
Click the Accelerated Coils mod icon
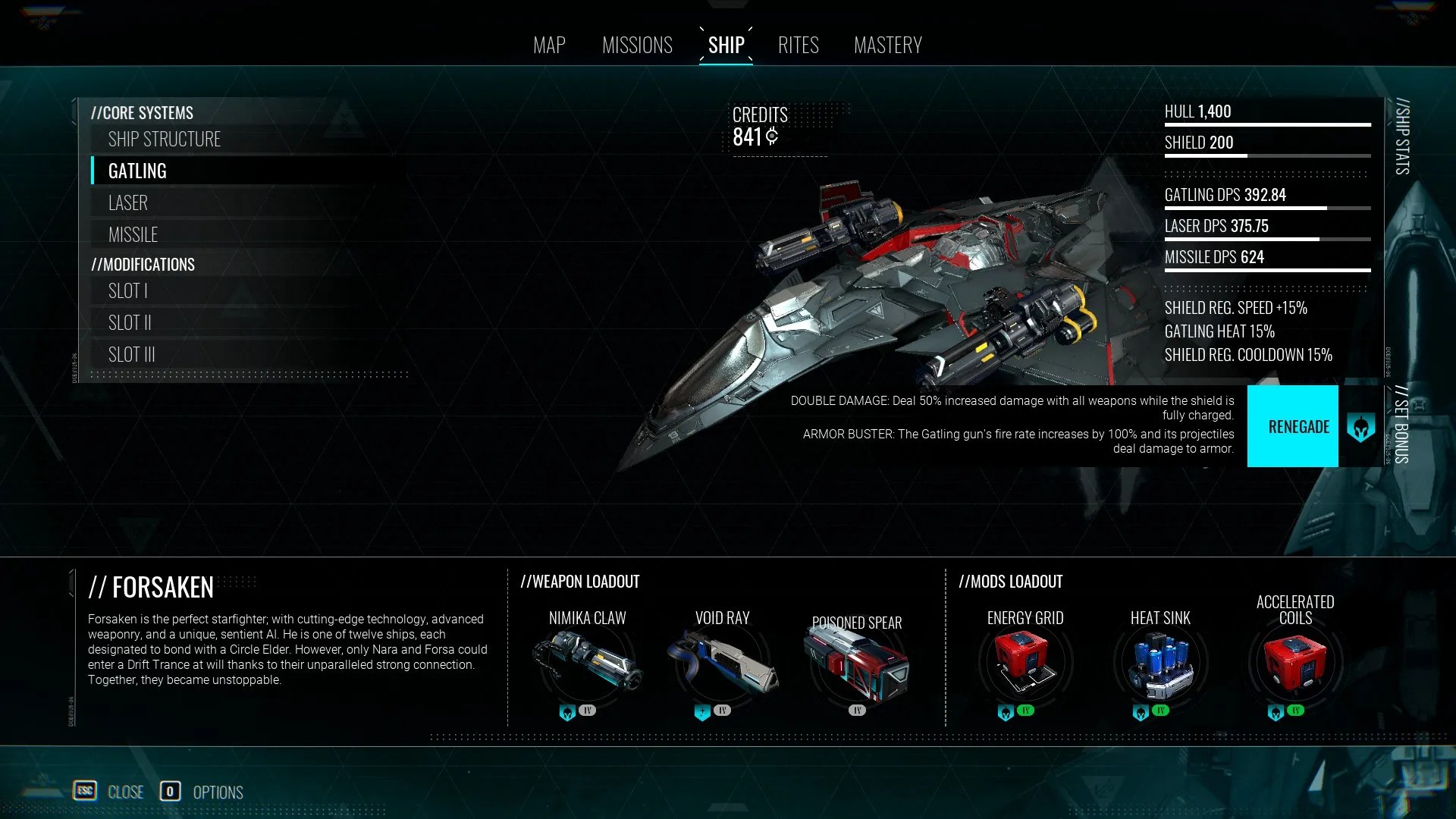pos(1295,661)
